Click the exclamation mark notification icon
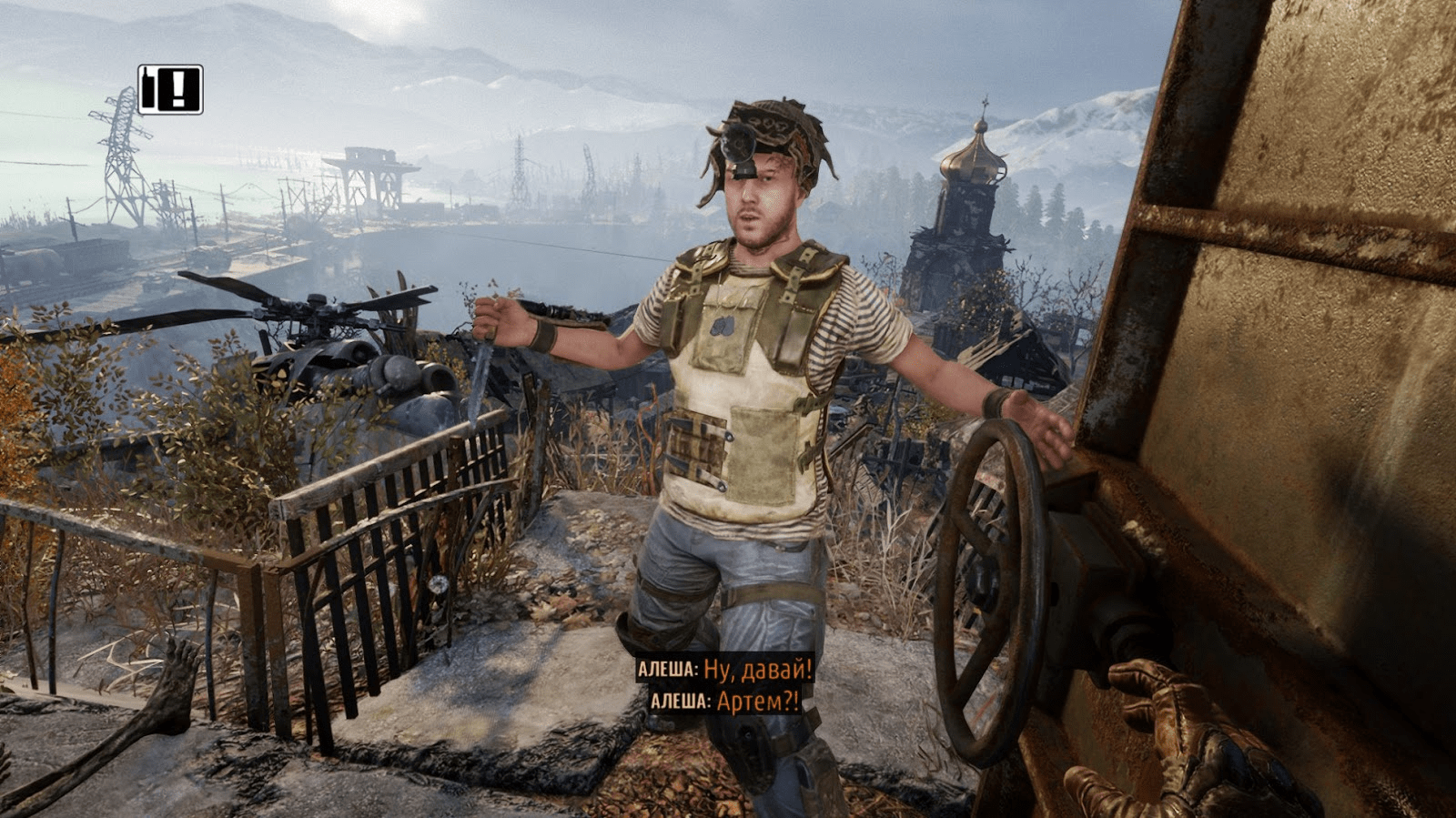 click(x=178, y=90)
